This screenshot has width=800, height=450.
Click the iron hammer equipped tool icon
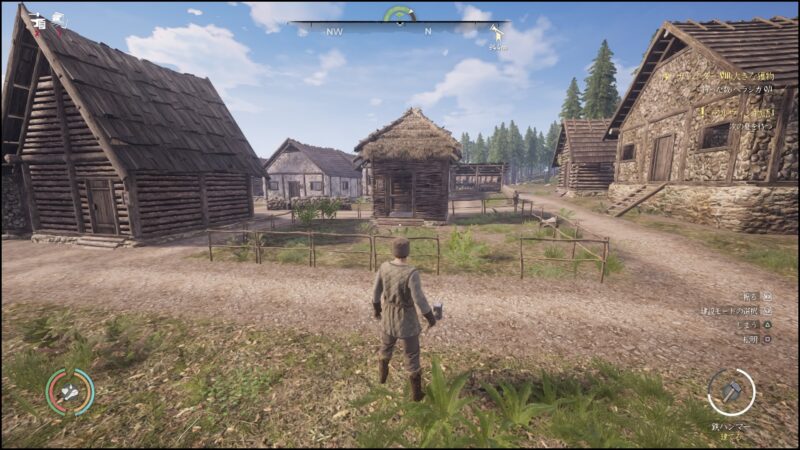(x=731, y=392)
